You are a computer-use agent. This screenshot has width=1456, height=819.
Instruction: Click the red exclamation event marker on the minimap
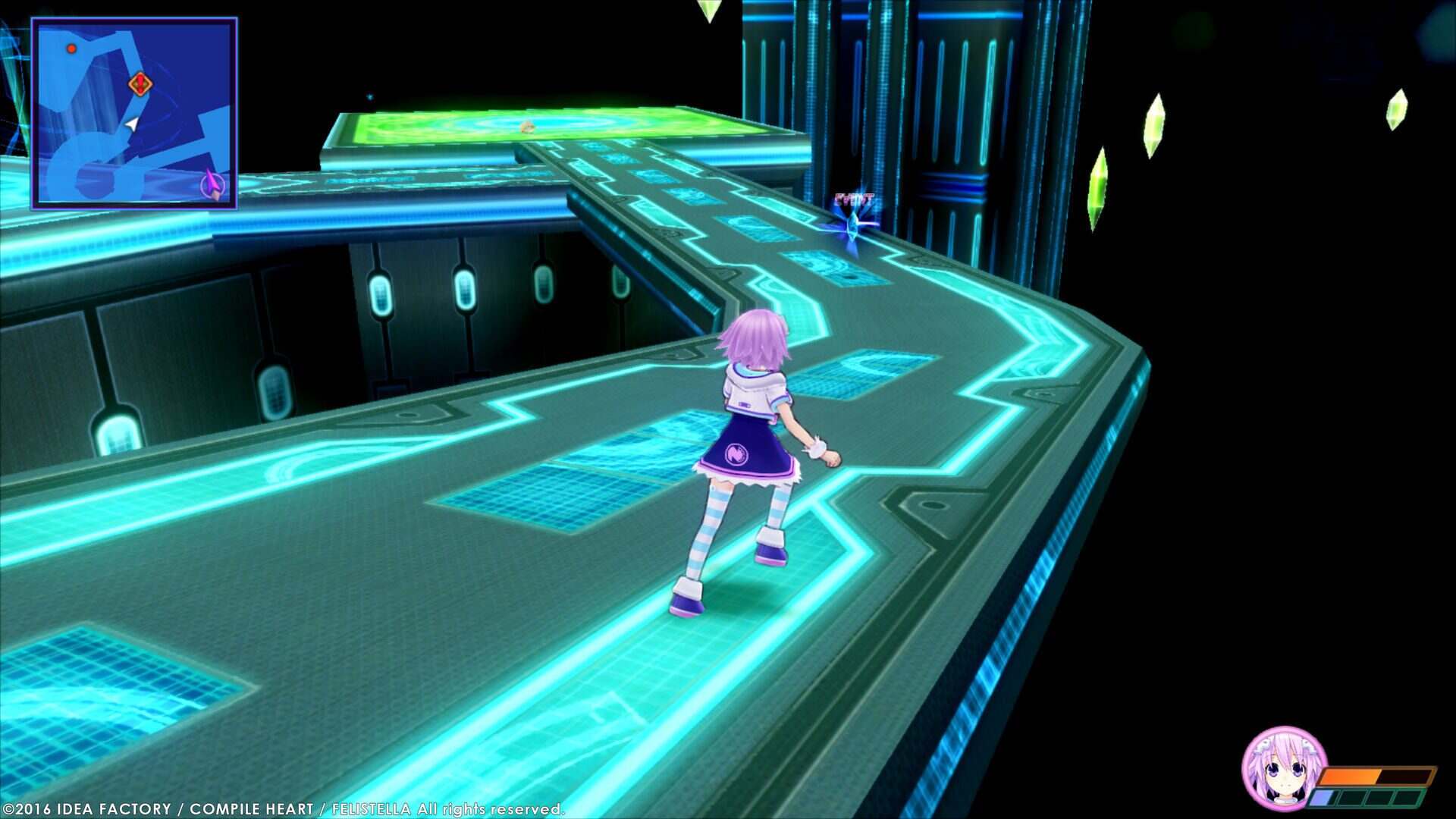tap(140, 83)
